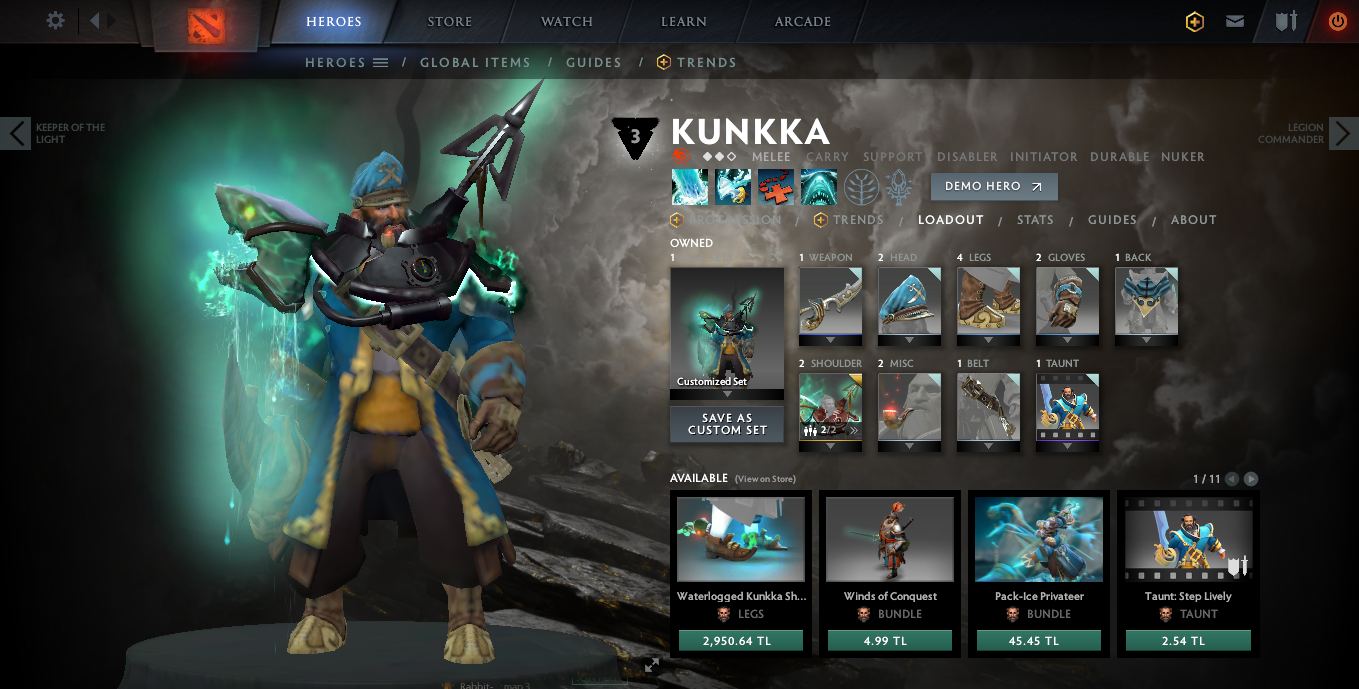Open Global Items submenu
1359x689 pixels.
point(475,62)
